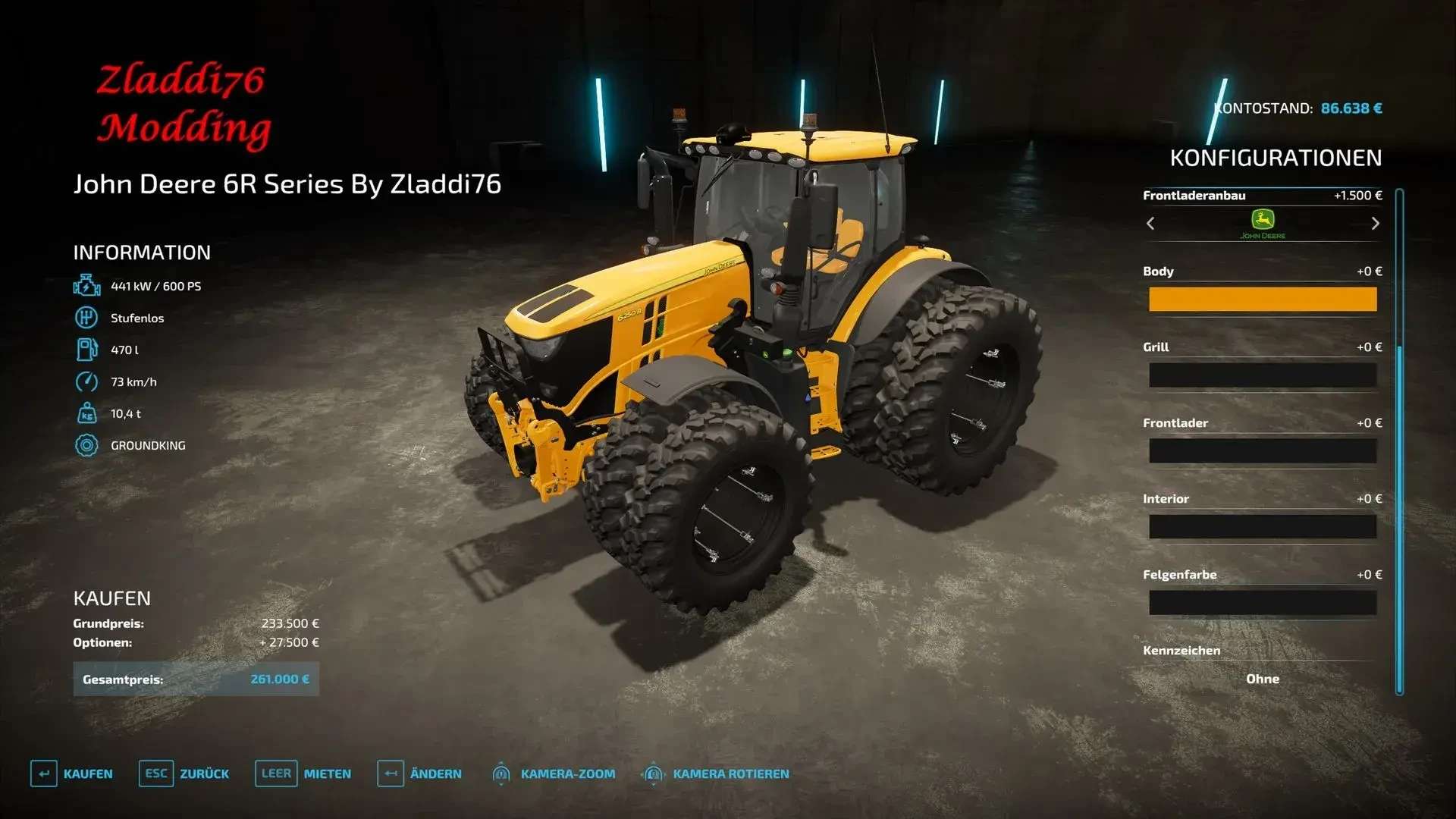Screen dimensions: 1456x819
Task: Activate the Ändern button
Action: (419, 773)
